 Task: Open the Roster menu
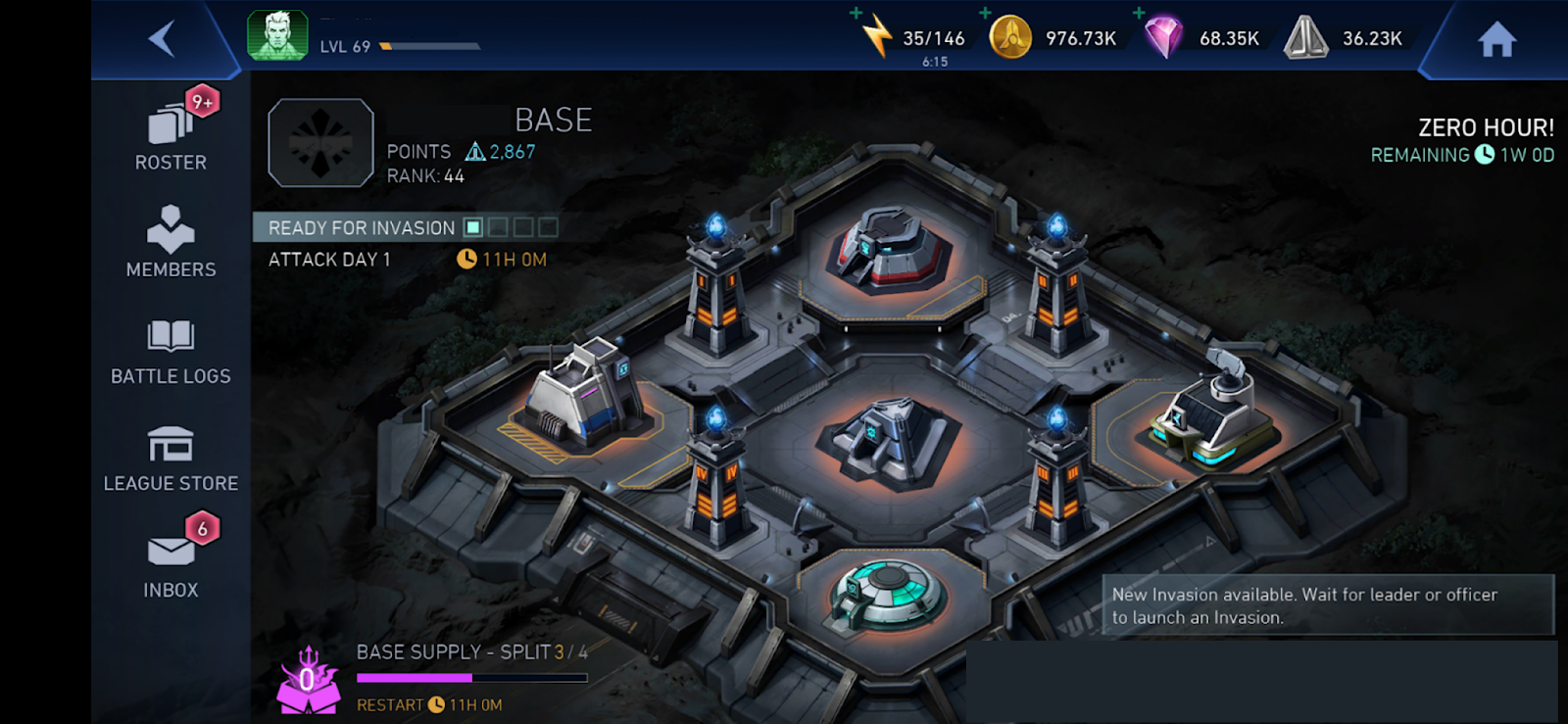(x=171, y=133)
